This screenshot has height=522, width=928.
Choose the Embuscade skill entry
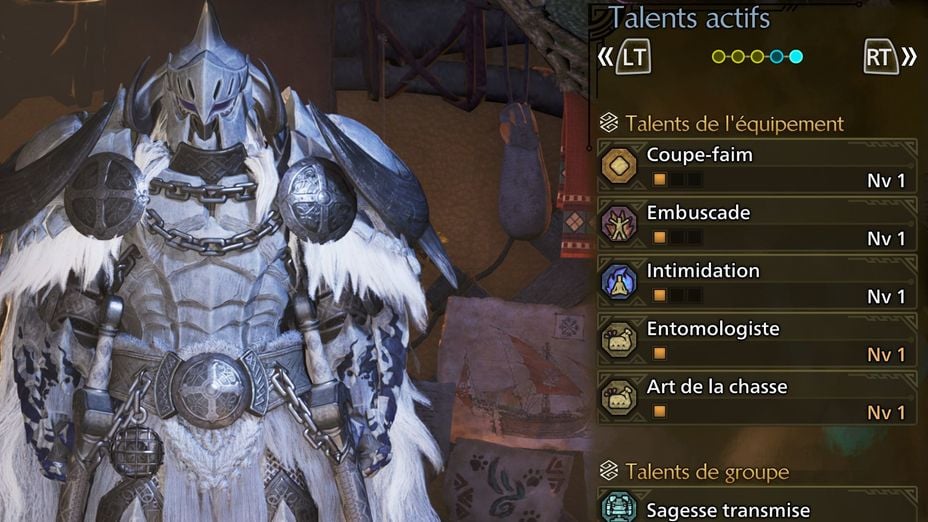(x=757, y=224)
